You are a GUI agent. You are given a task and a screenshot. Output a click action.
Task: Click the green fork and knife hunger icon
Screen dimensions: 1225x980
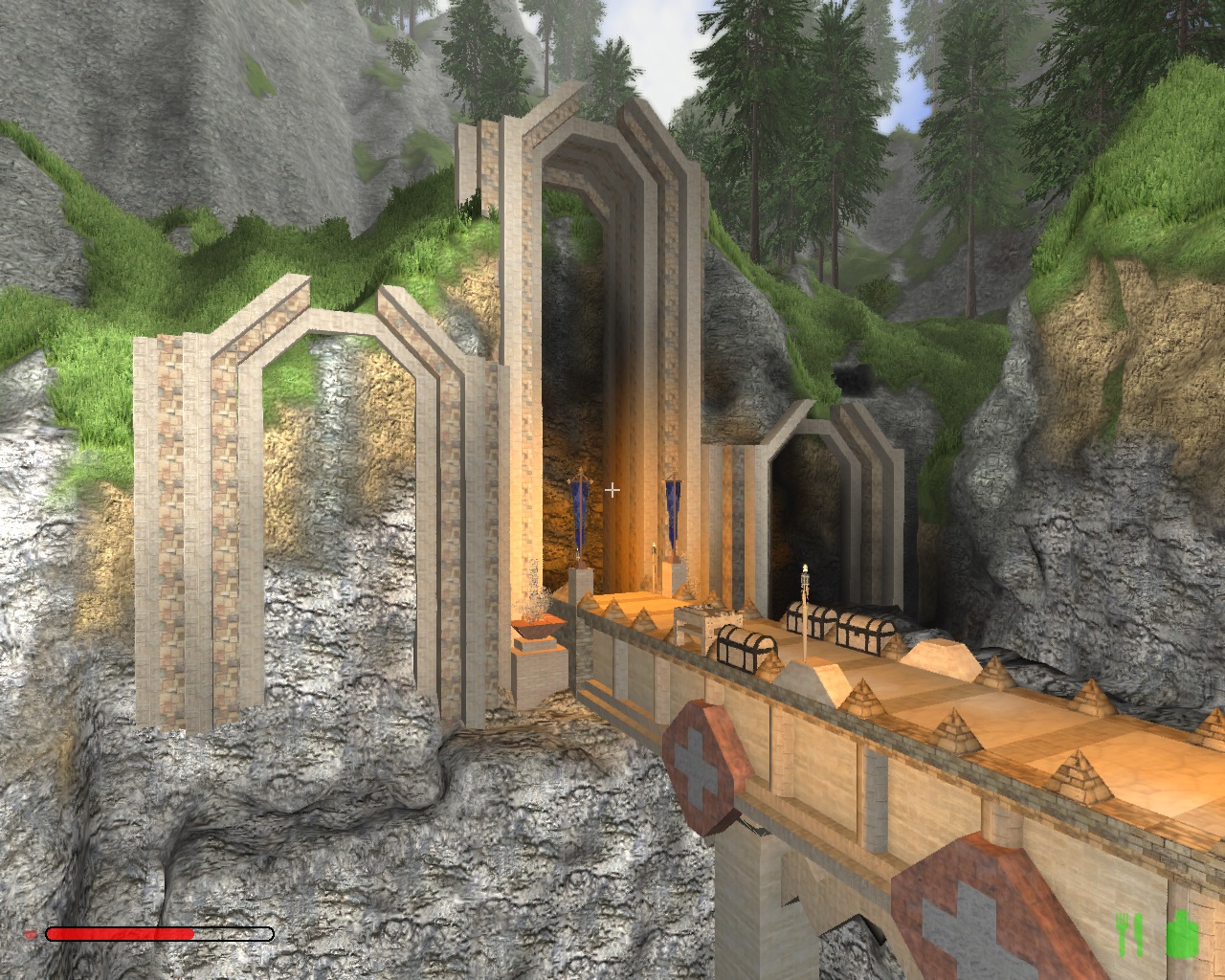click(1129, 933)
